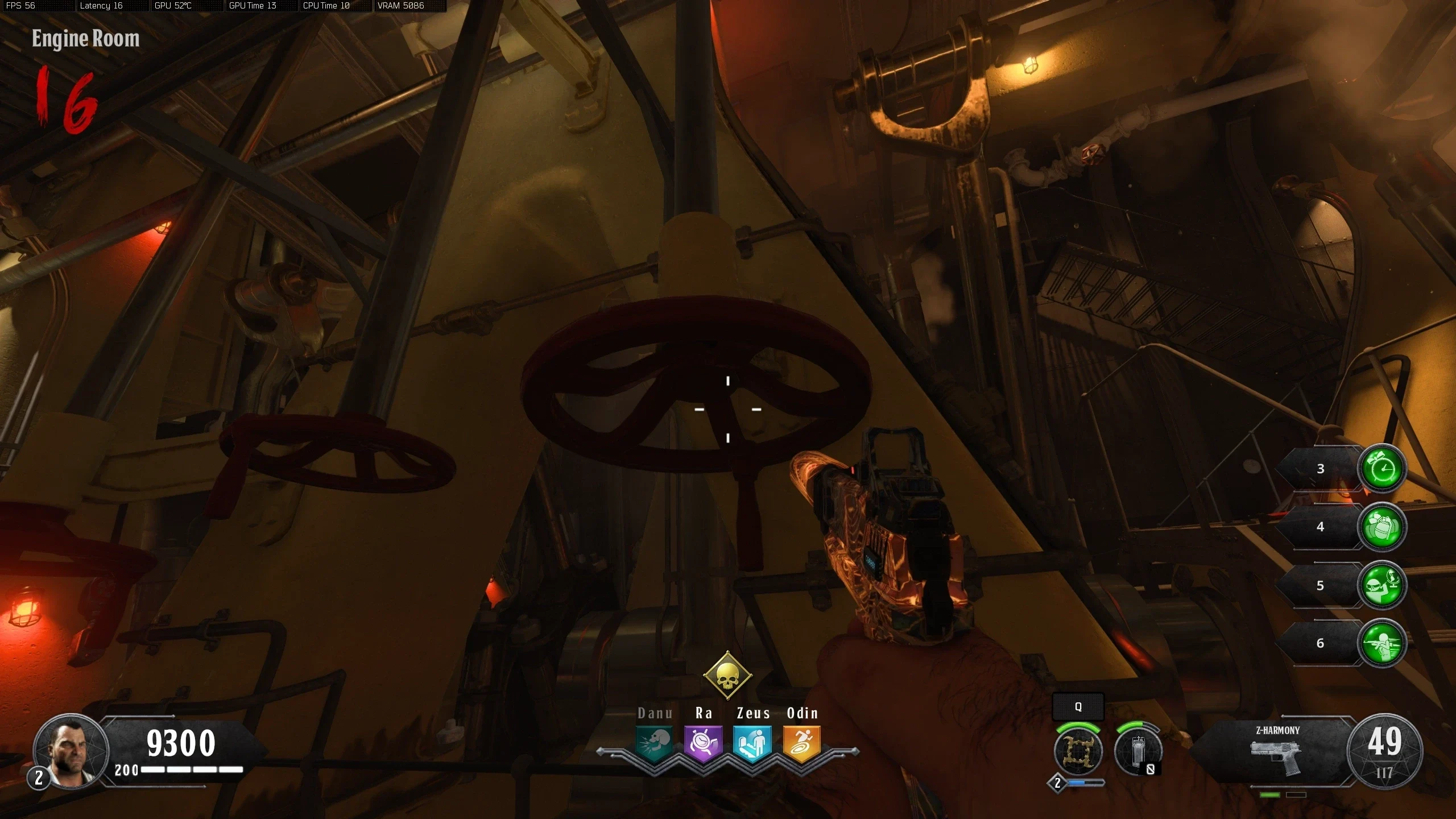Viewport: 1456px width, 819px height.
Task: Click the Z-Harmony pistol weapon icon
Action: pos(1276,756)
